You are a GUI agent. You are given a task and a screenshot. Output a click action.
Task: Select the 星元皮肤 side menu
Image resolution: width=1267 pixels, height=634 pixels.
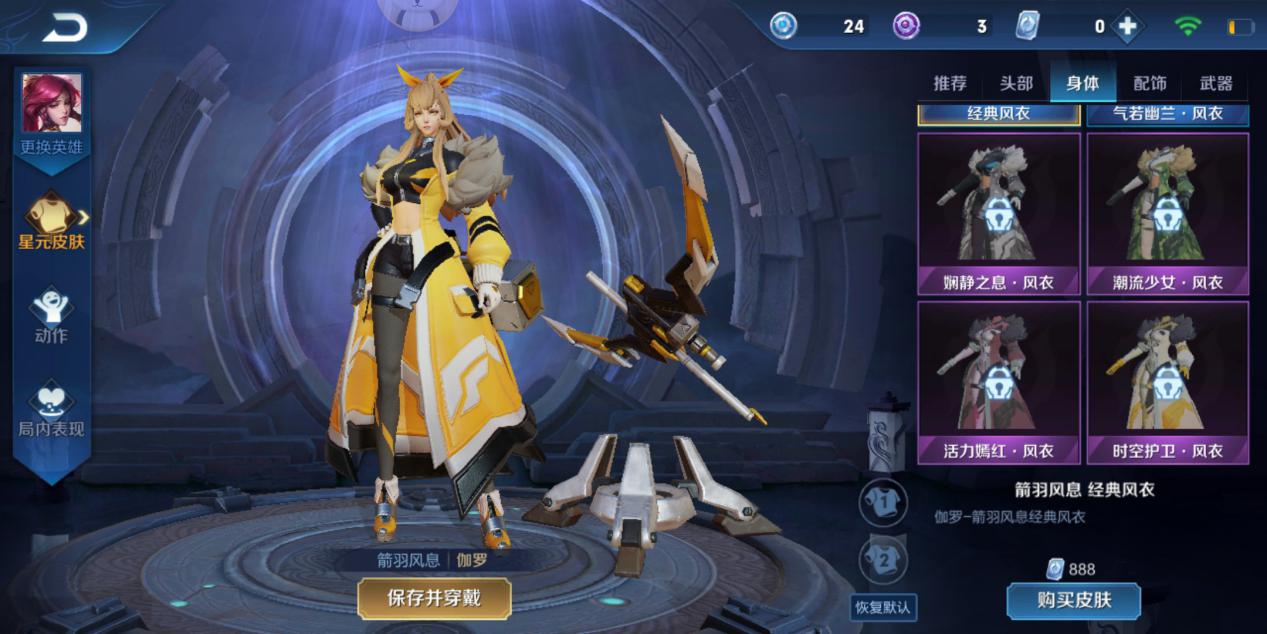(x=52, y=222)
